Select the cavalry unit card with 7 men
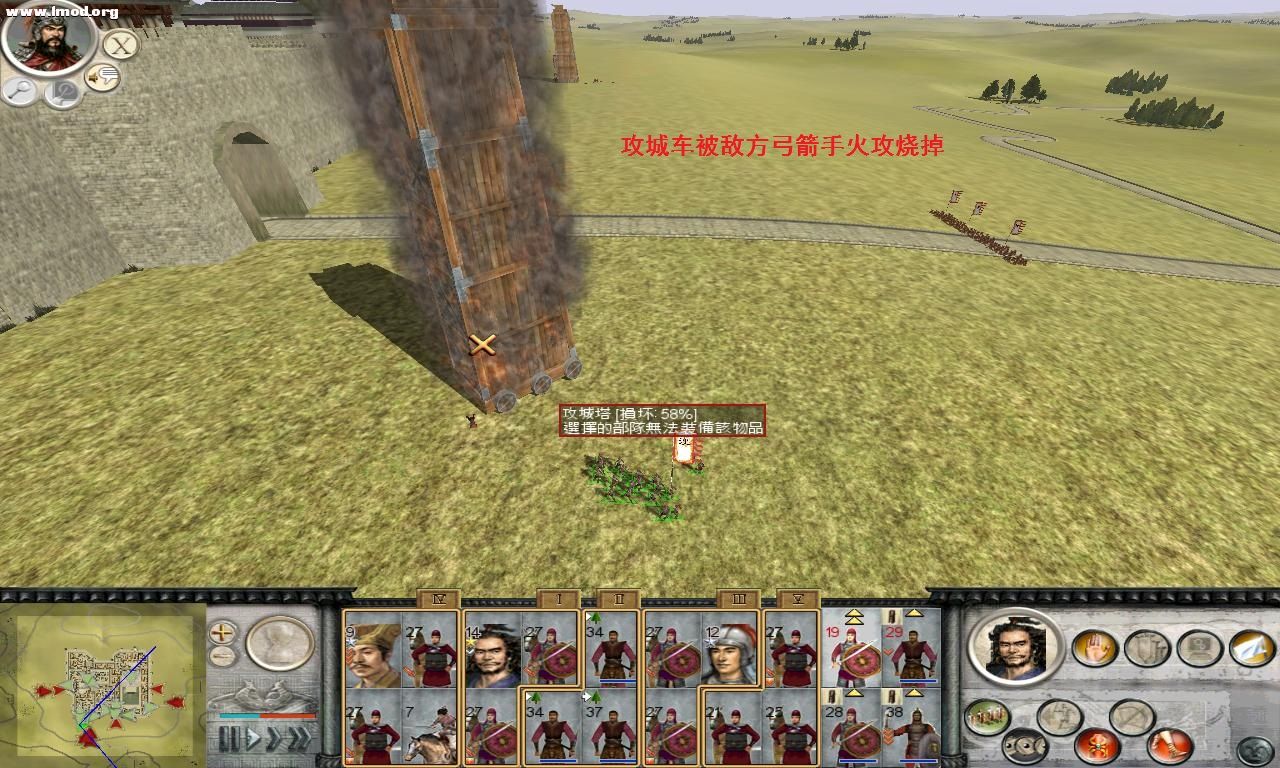Image resolution: width=1280 pixels, height=768 pixels. click(426, 728)
